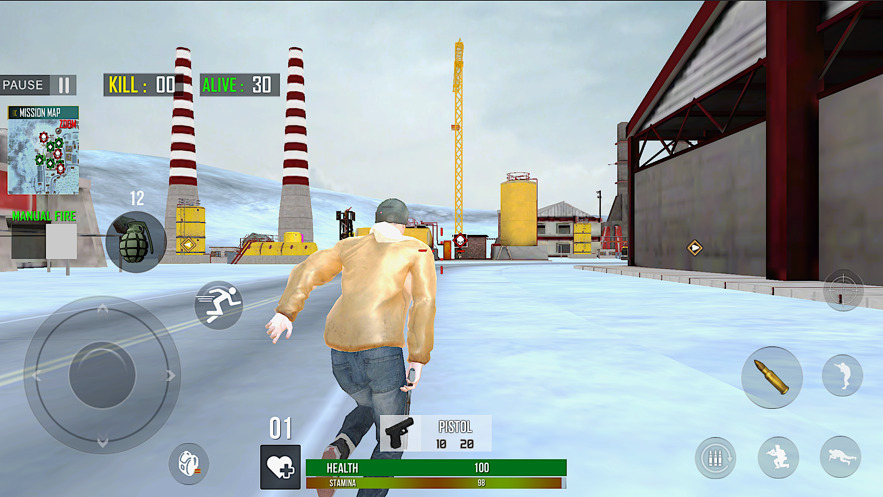Use the medkit heart icon
This screenshot has height=497, width=883.
click(280, 467)
